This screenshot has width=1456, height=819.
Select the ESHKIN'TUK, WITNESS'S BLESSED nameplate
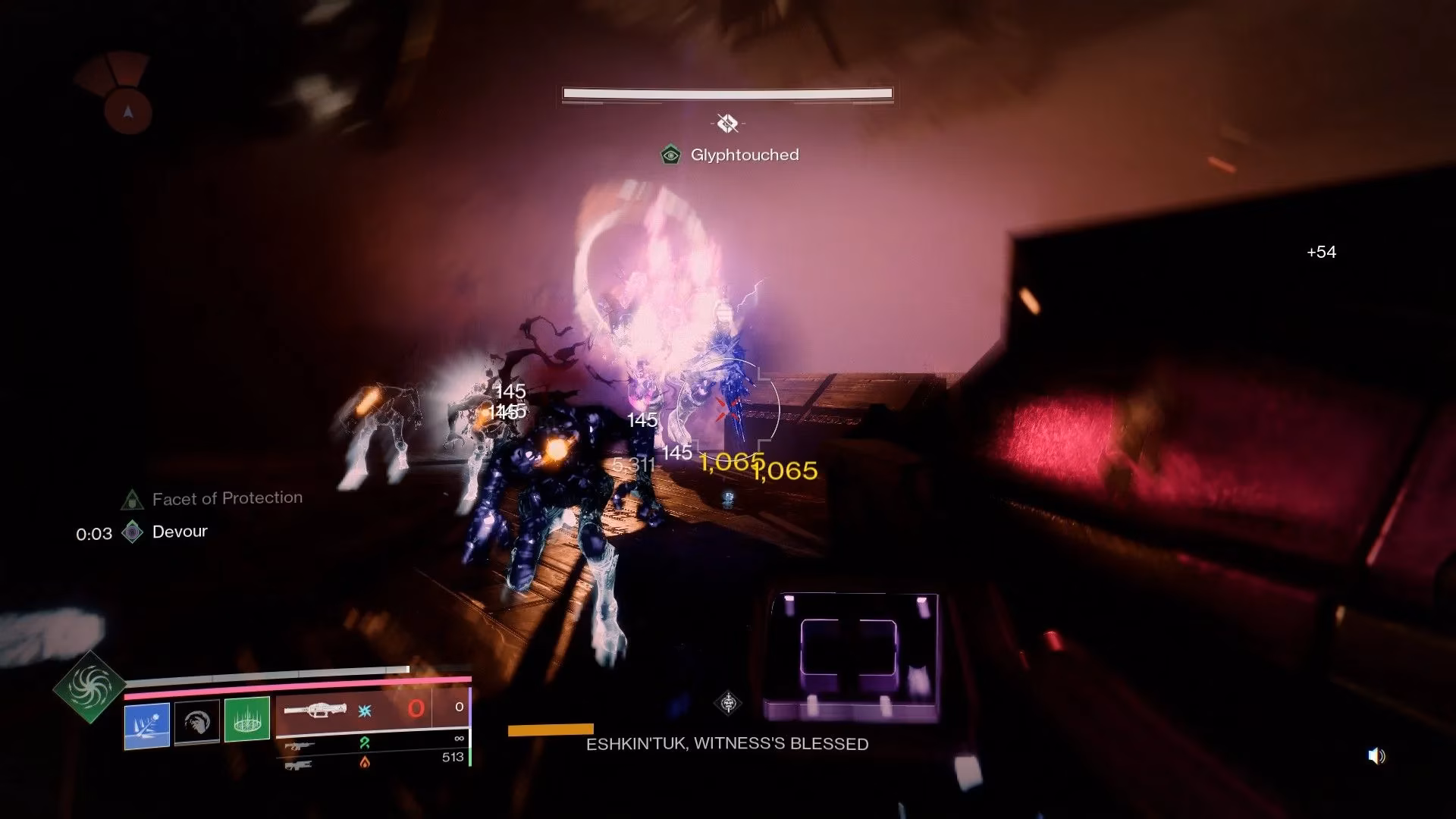[726, 744]
